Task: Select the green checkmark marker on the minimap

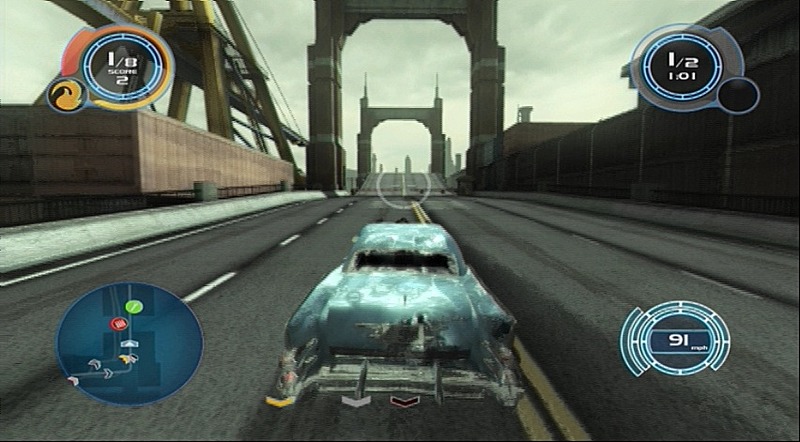Action: (x=133, y=307)
